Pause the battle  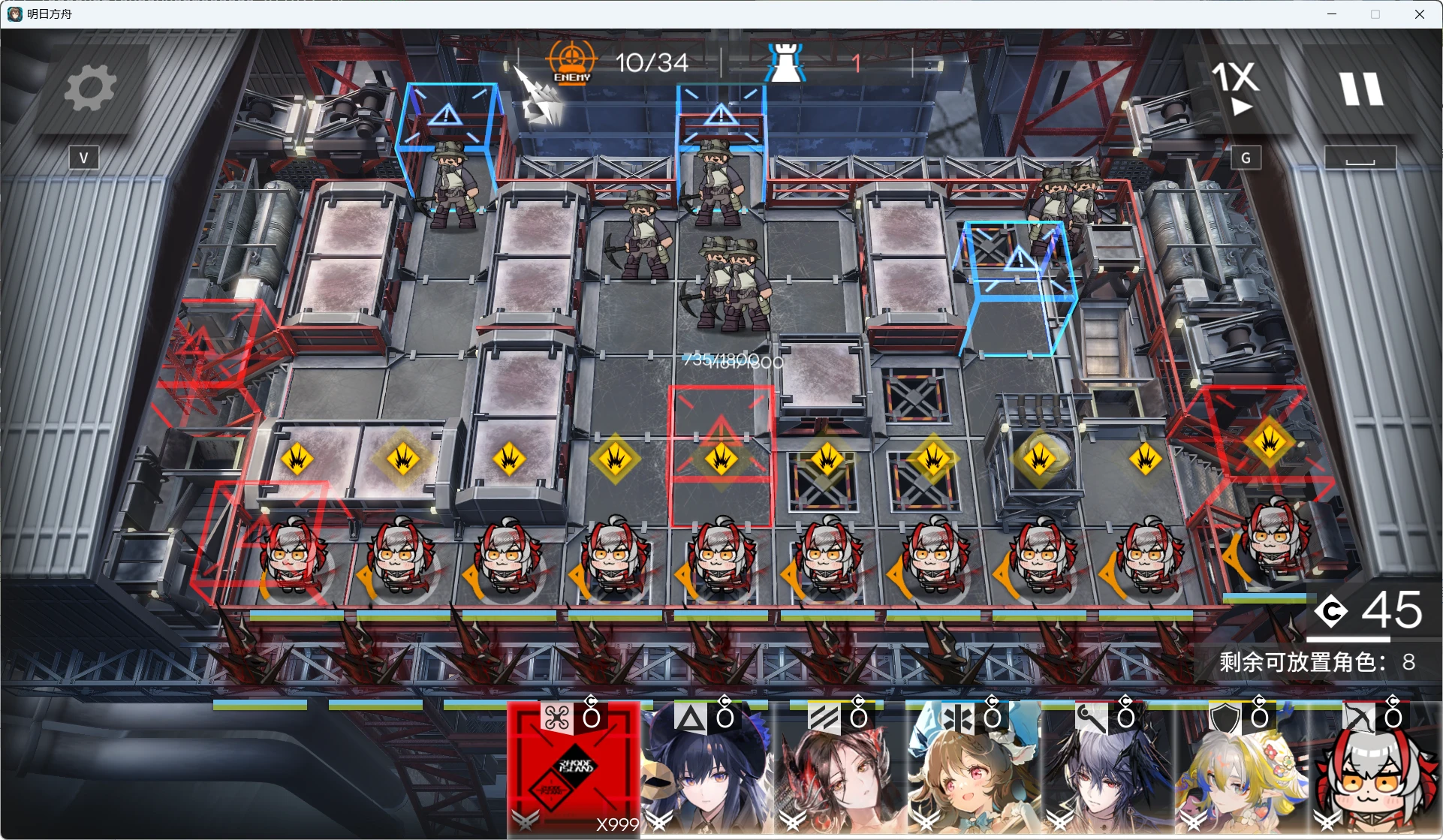pyautogui.click(x=1361, y=89)
